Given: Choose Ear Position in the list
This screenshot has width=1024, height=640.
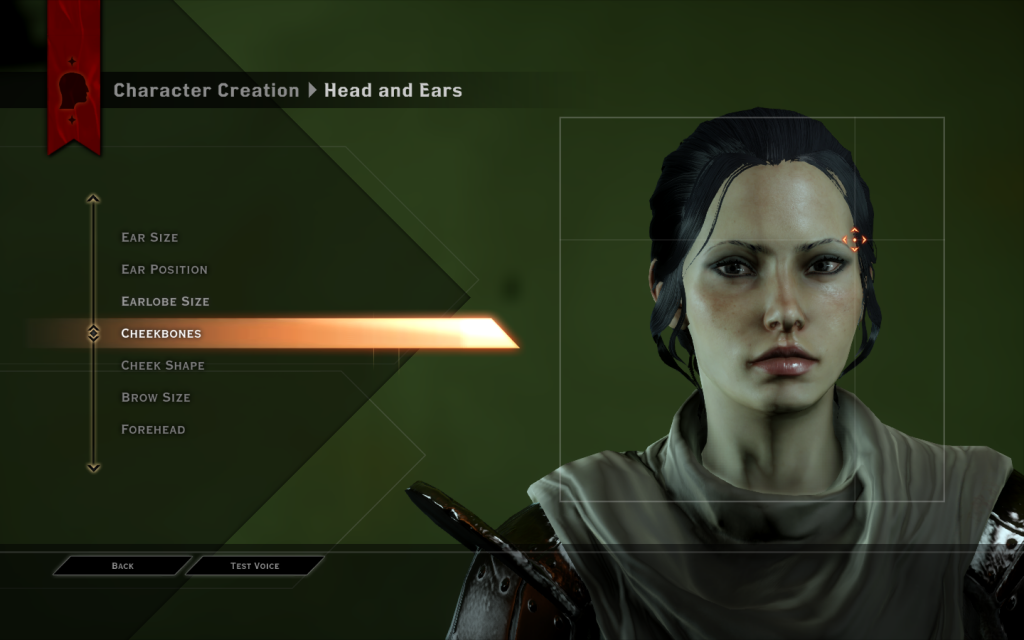Looking at the screenshot, I should 164,270.
